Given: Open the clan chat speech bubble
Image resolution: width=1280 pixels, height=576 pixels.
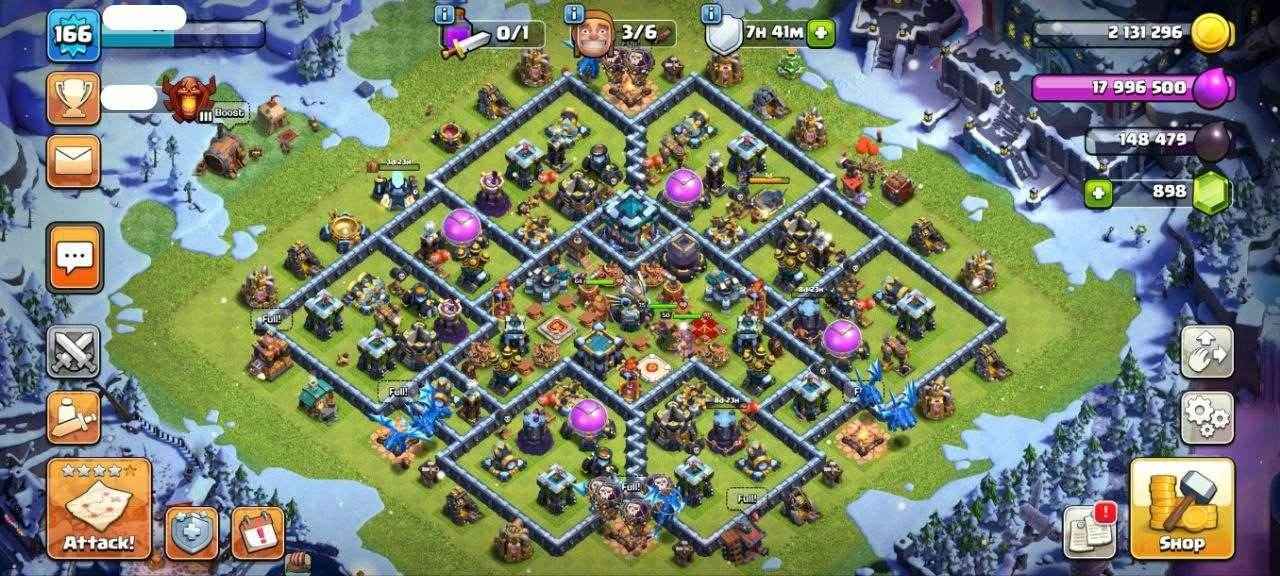Looking at the screenshot, I should [x=75, y=257].
